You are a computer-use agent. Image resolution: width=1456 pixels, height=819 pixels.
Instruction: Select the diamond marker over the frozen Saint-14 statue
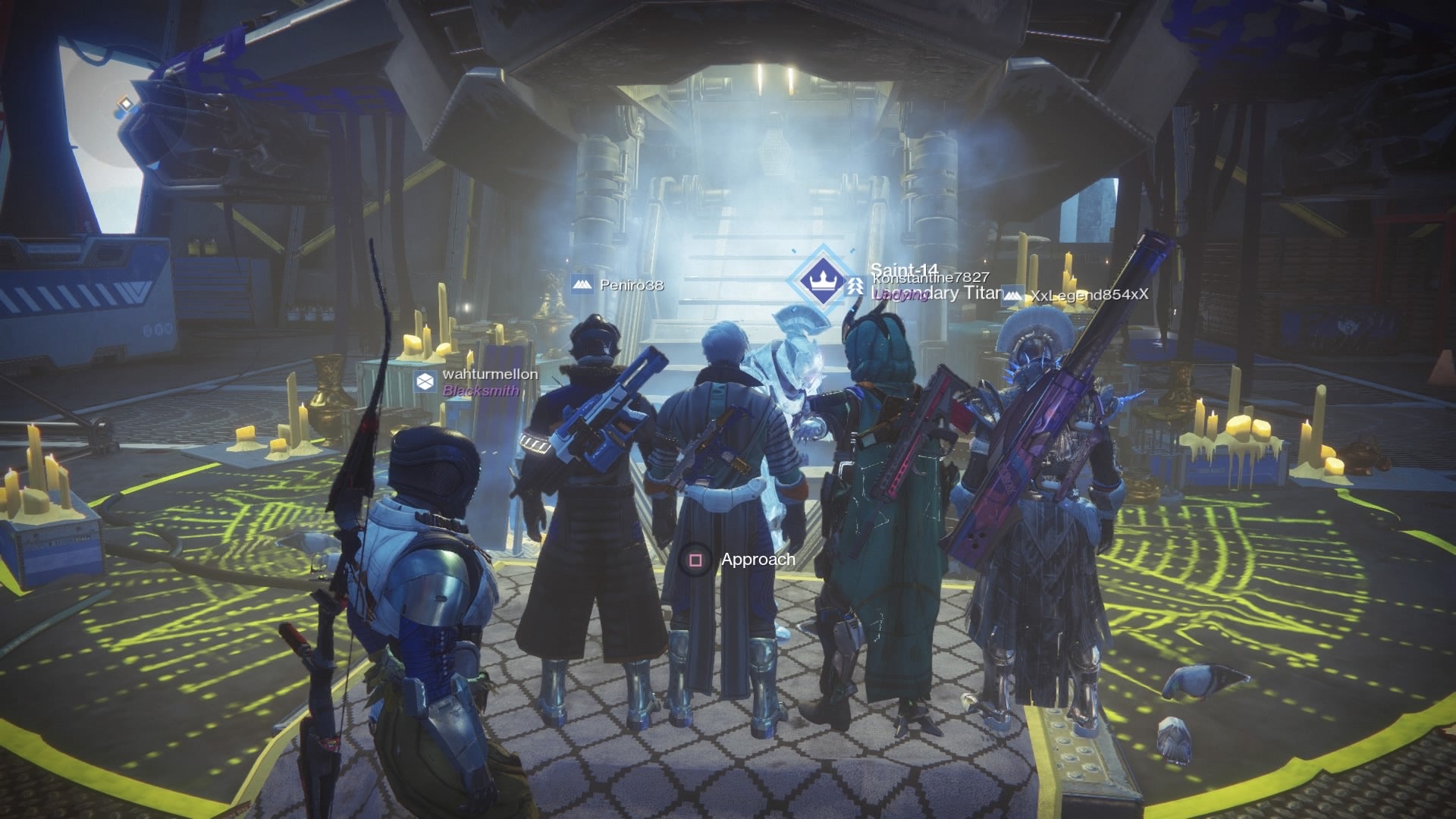(x=824, y=279)
